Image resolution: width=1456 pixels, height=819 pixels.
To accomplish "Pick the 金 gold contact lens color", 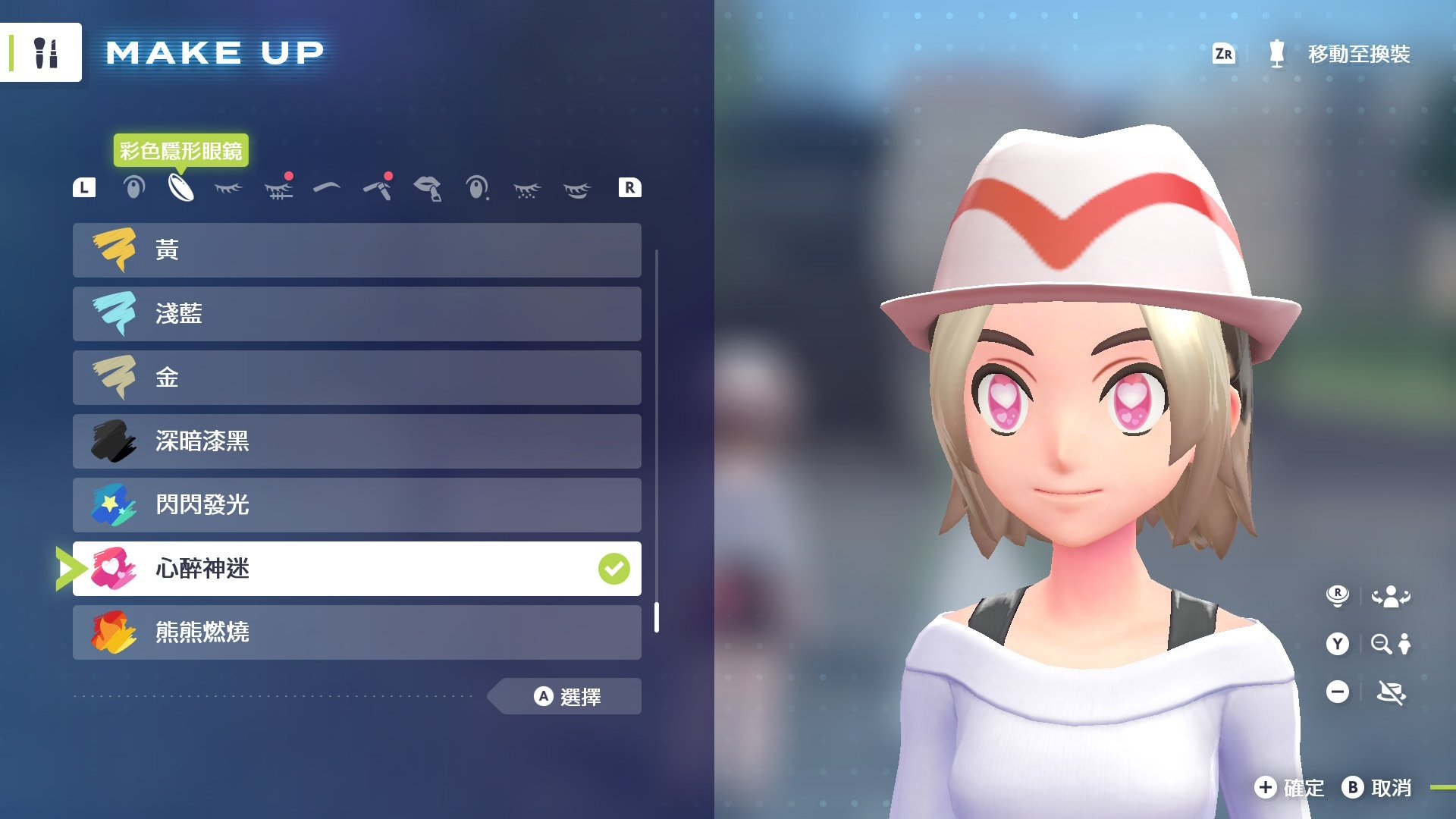I will (356, 378).
